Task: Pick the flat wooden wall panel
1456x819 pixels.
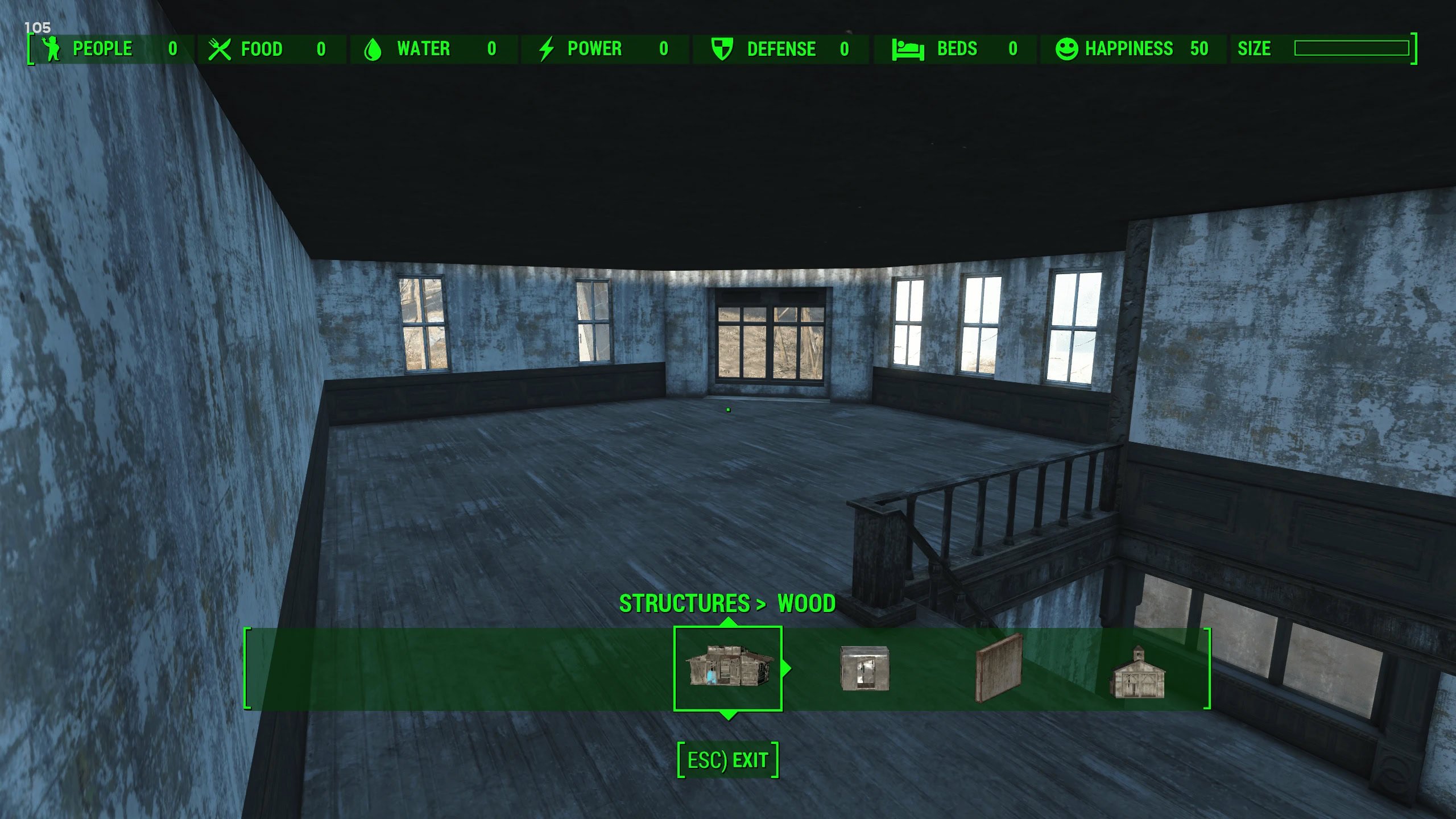Action: 999,668
